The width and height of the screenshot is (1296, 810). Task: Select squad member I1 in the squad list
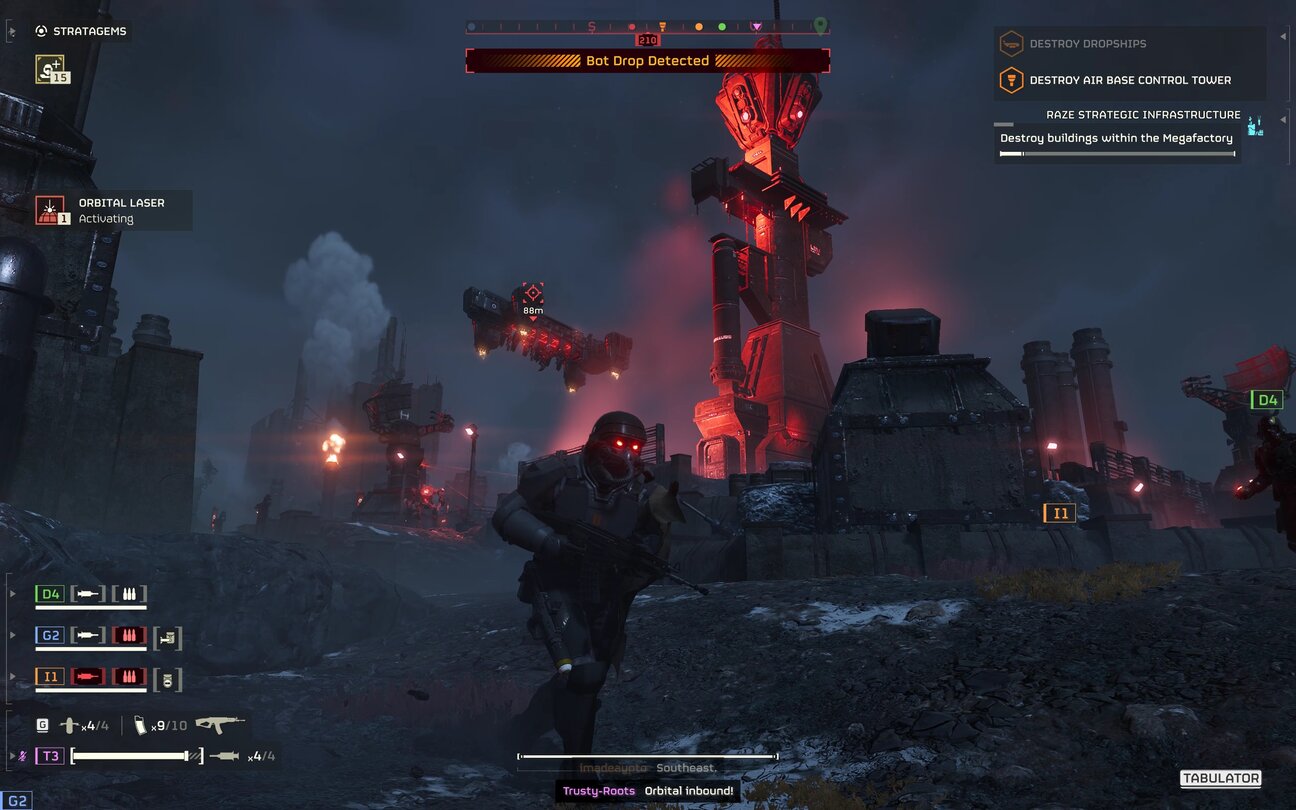click(50, 677)
